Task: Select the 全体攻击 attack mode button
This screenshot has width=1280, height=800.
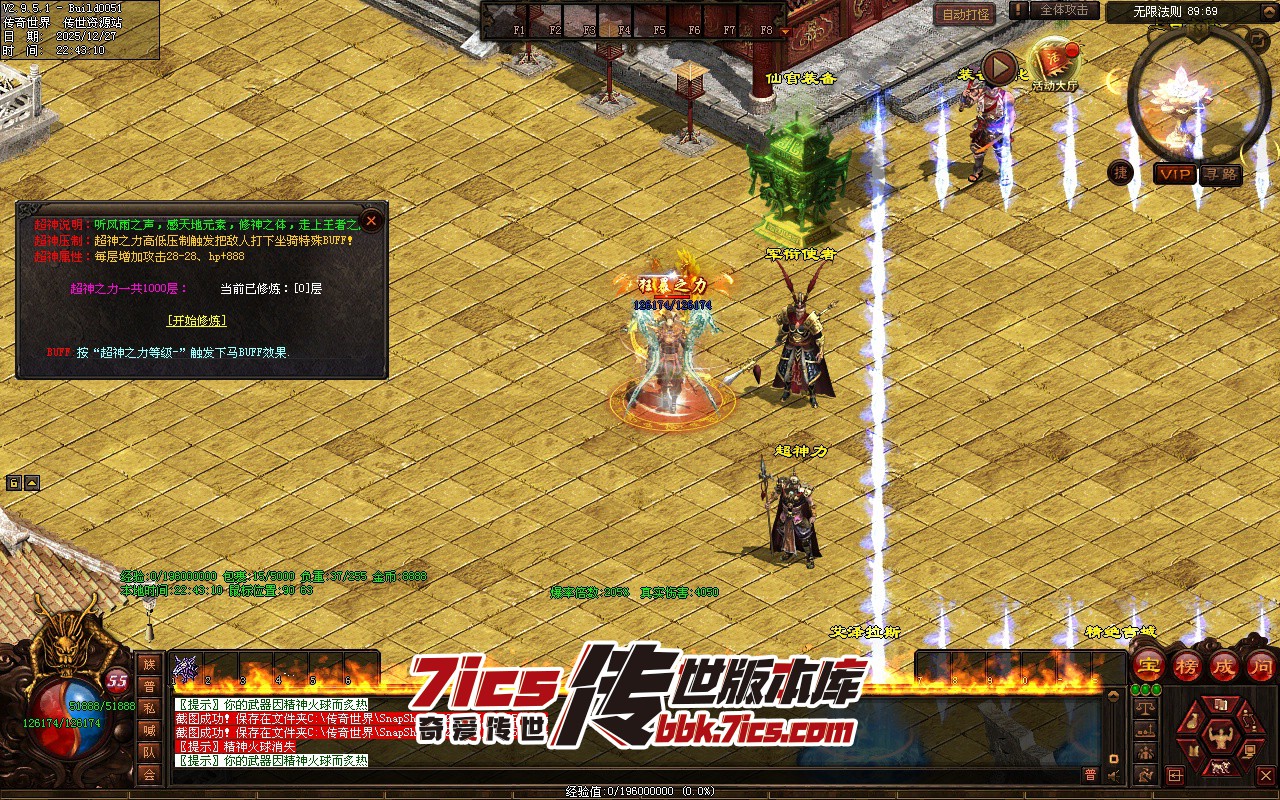Action: point(1064,10)
